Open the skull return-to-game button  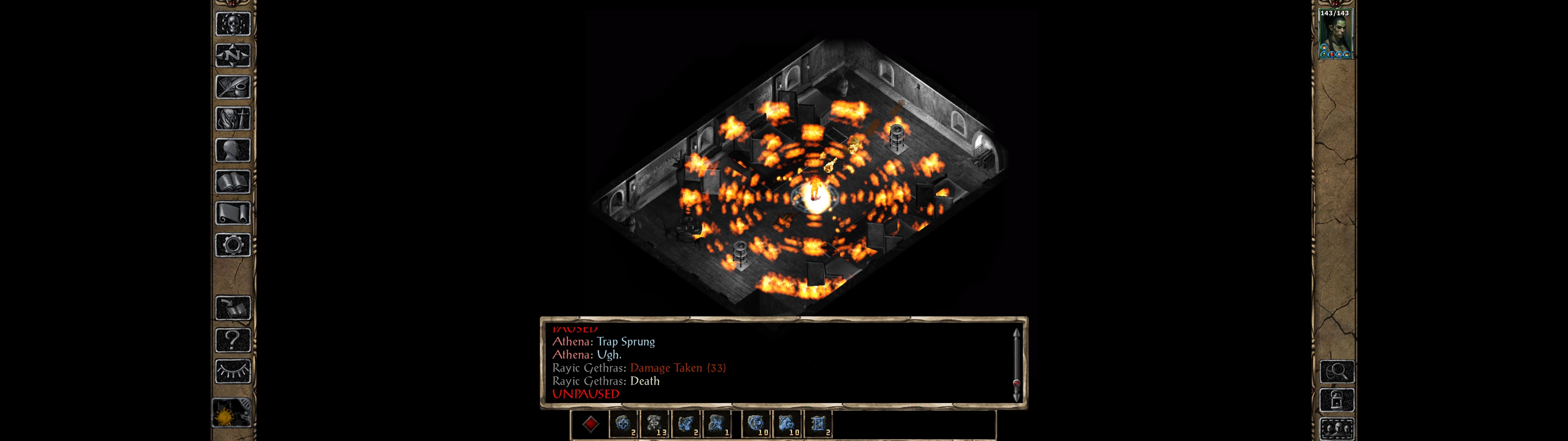point(232,24)
